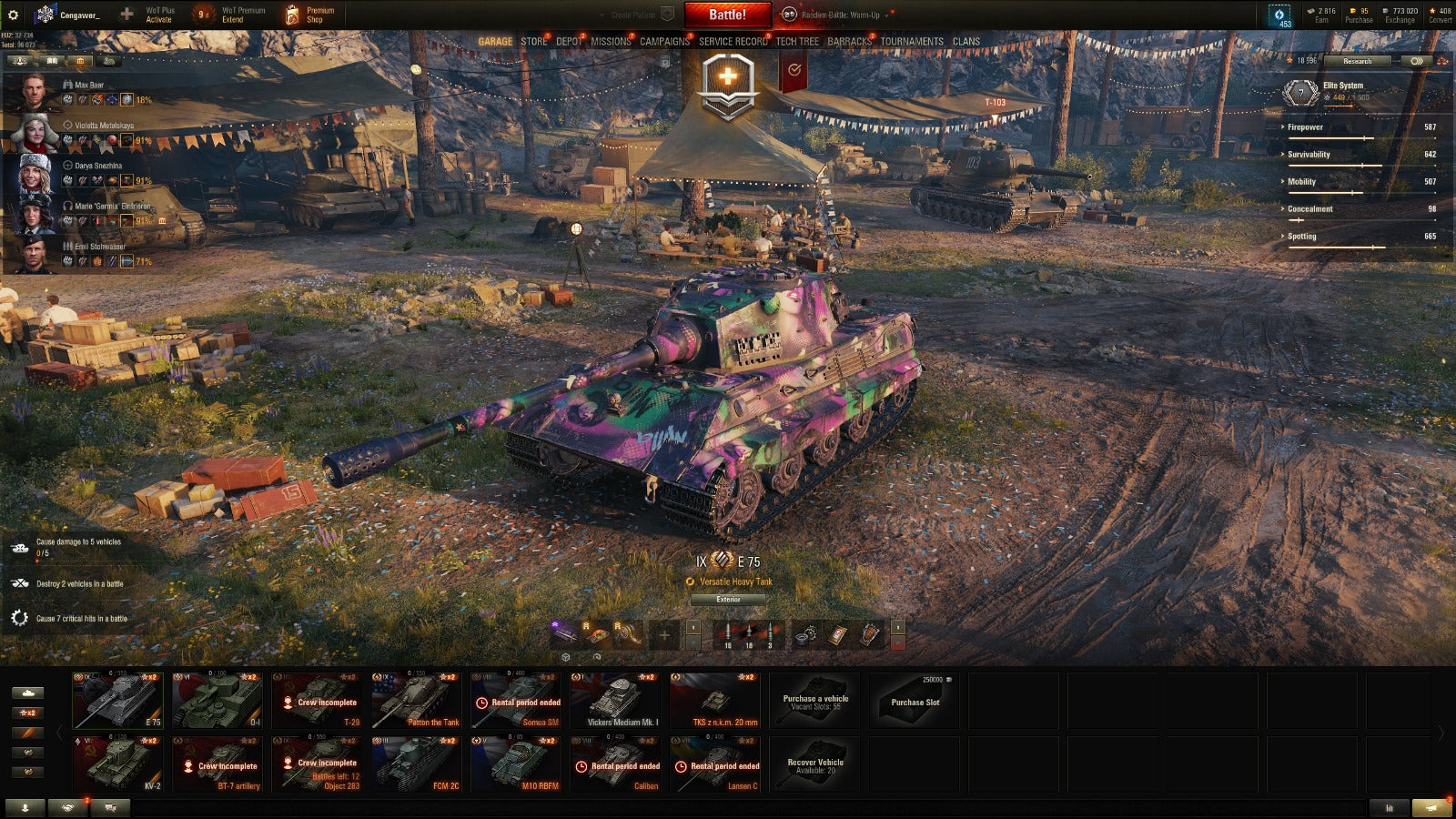Click the Exterior button under the E 75
Image resolution: width=1456 pixels, height=819 pixels.
coord(728,600)
